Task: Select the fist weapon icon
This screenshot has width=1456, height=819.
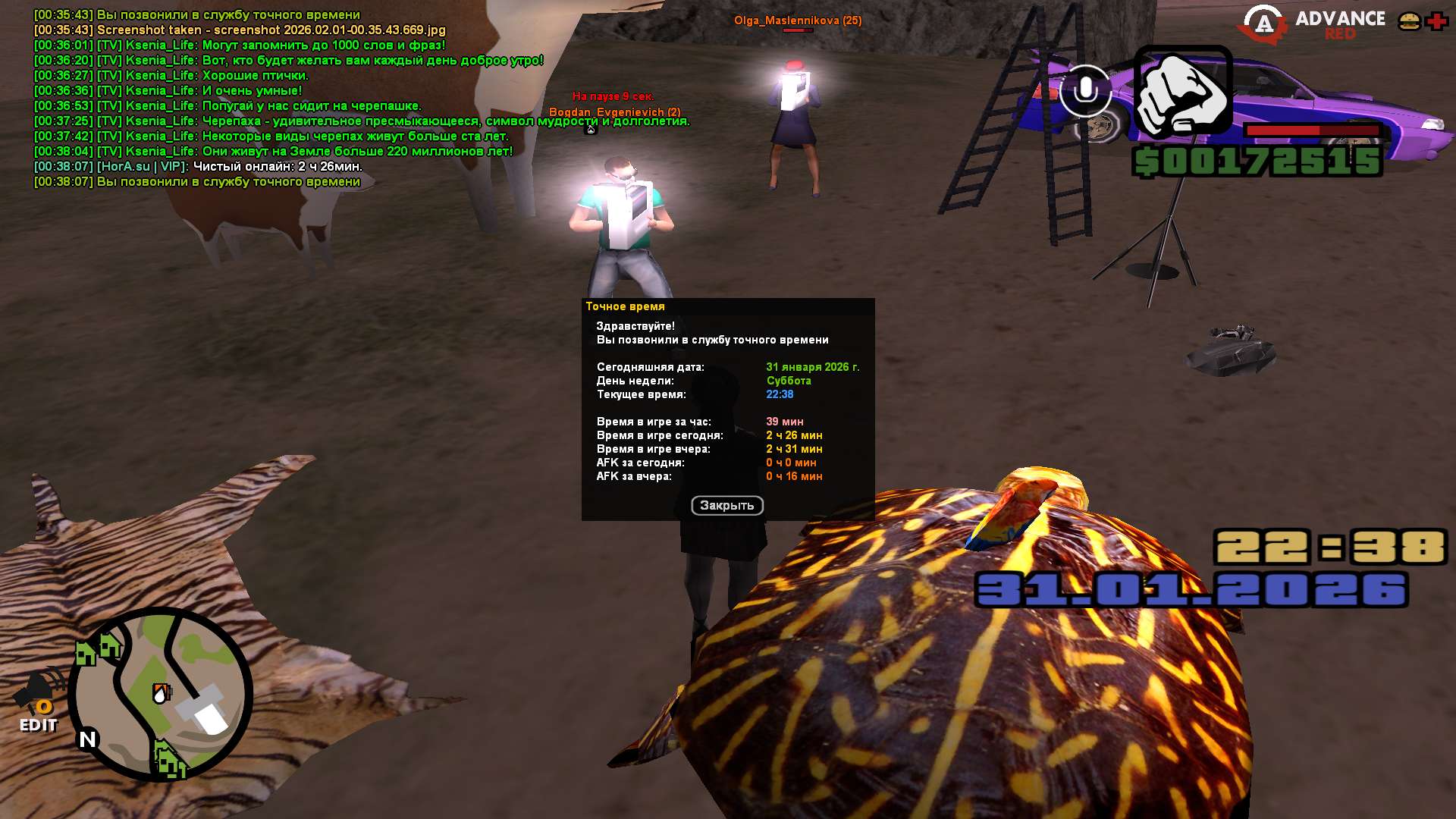Action: coord(1182,93)
